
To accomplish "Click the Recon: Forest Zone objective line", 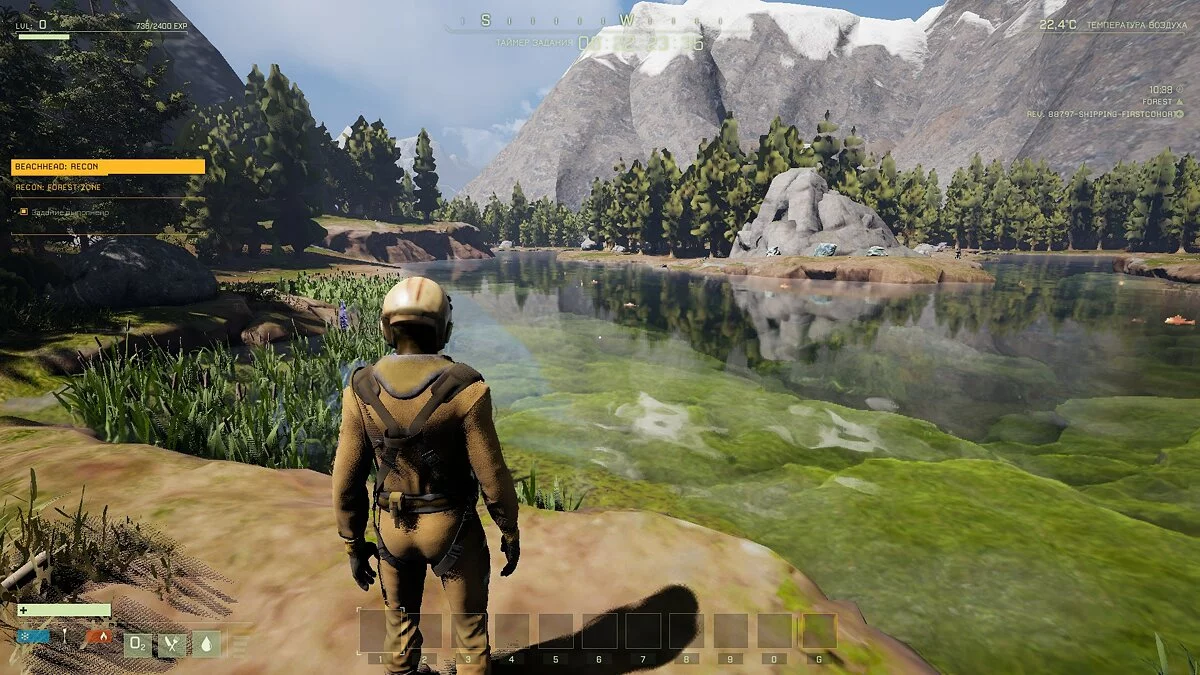I will [x=60, y=187].
